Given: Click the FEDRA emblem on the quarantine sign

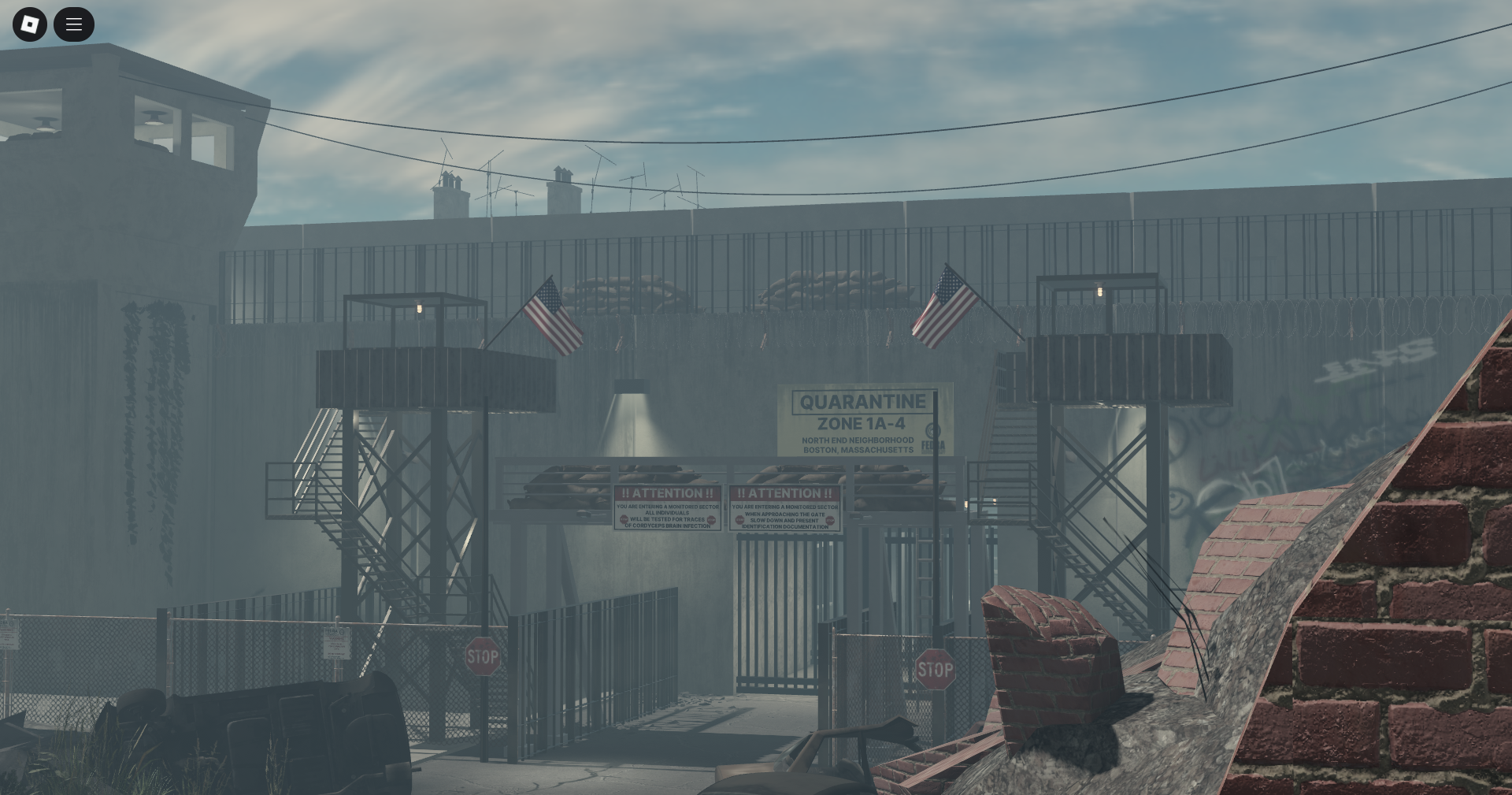Looking at the screenshot, I should [932, 432].
